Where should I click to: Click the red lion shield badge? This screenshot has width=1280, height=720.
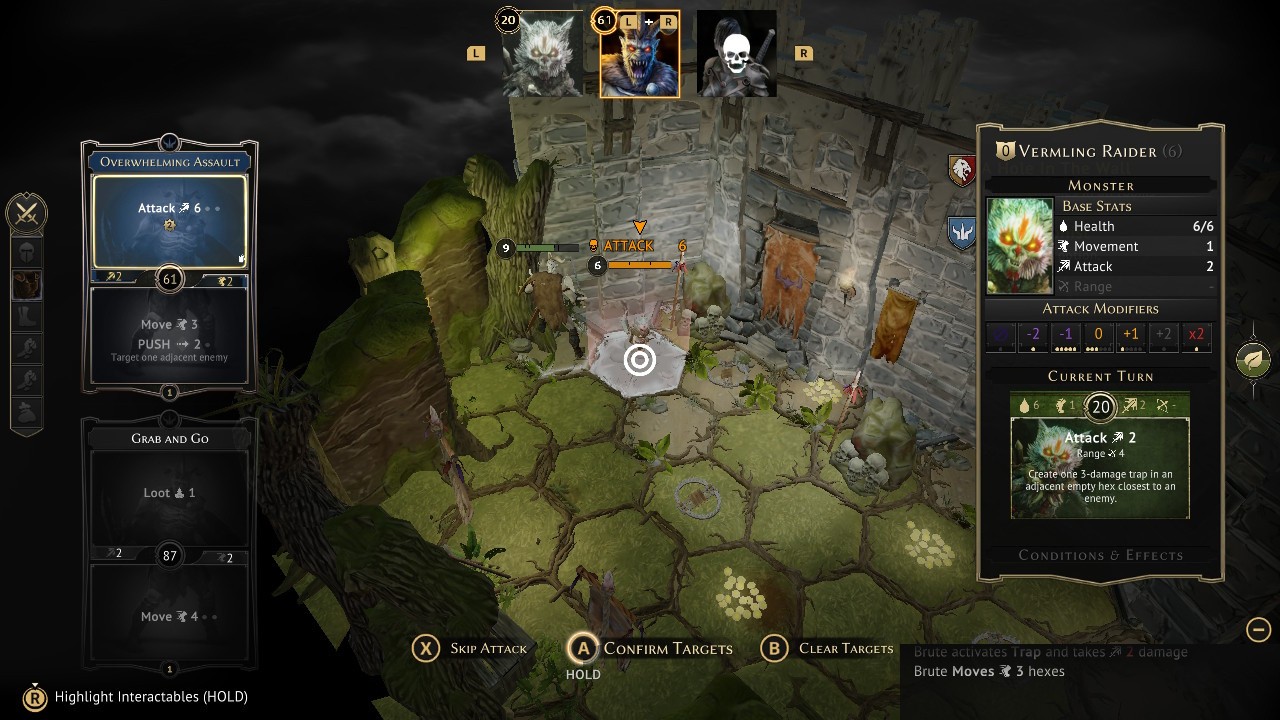tap(962, 170)
